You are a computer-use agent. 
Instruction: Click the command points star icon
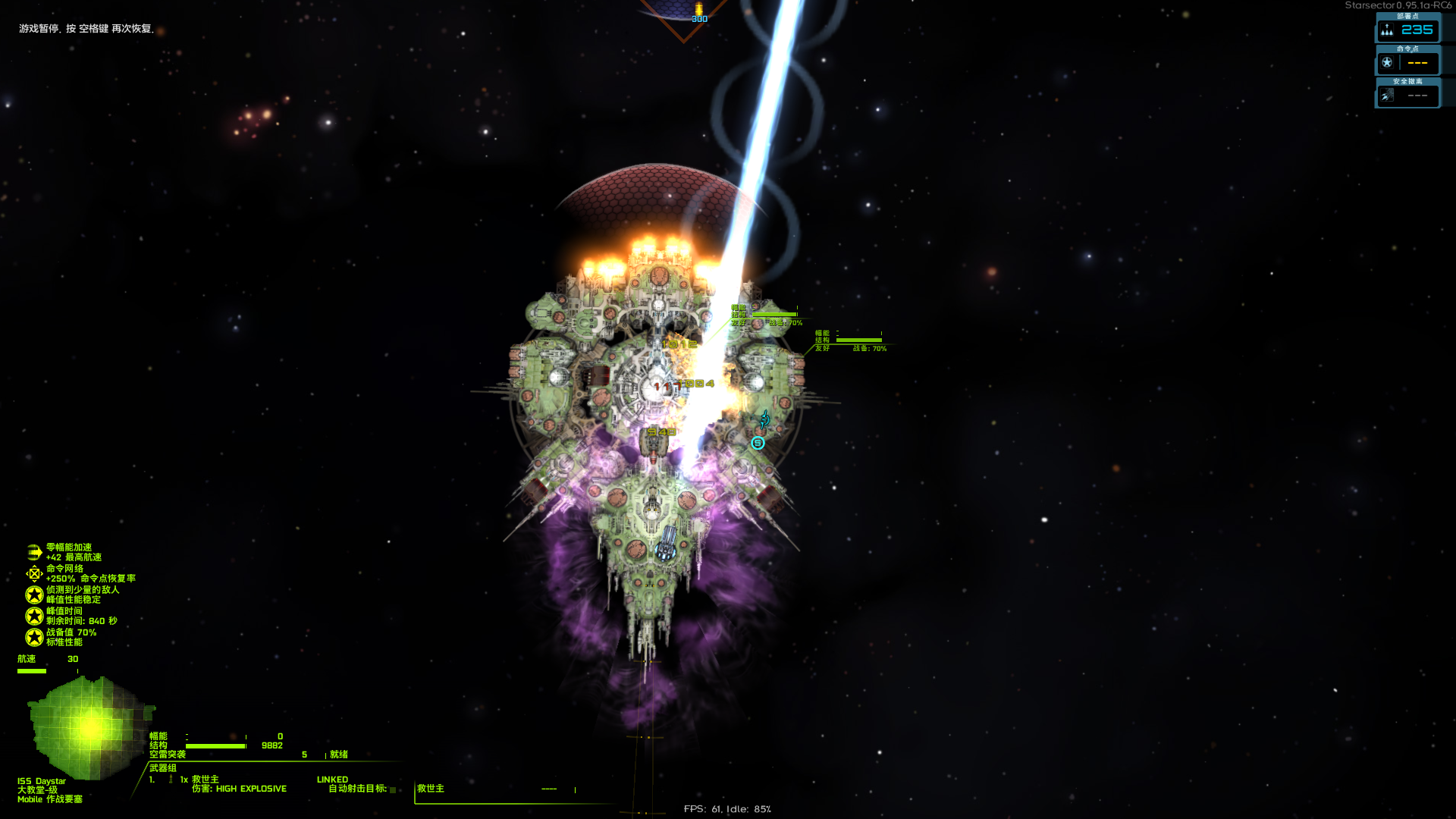click(x=1387, y=63)
